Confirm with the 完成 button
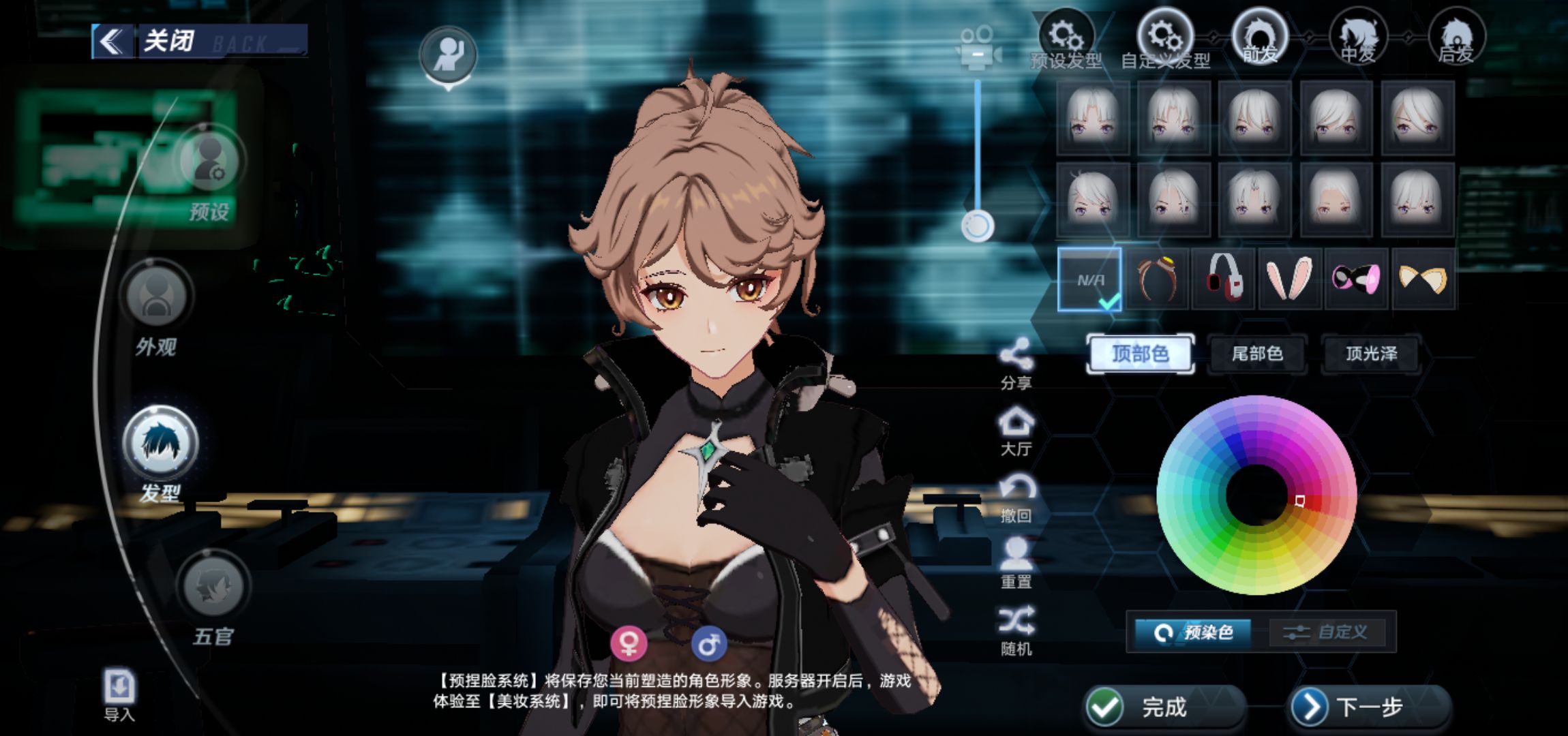This screenshot has width=1568, height=736. tap(1164, 707)
